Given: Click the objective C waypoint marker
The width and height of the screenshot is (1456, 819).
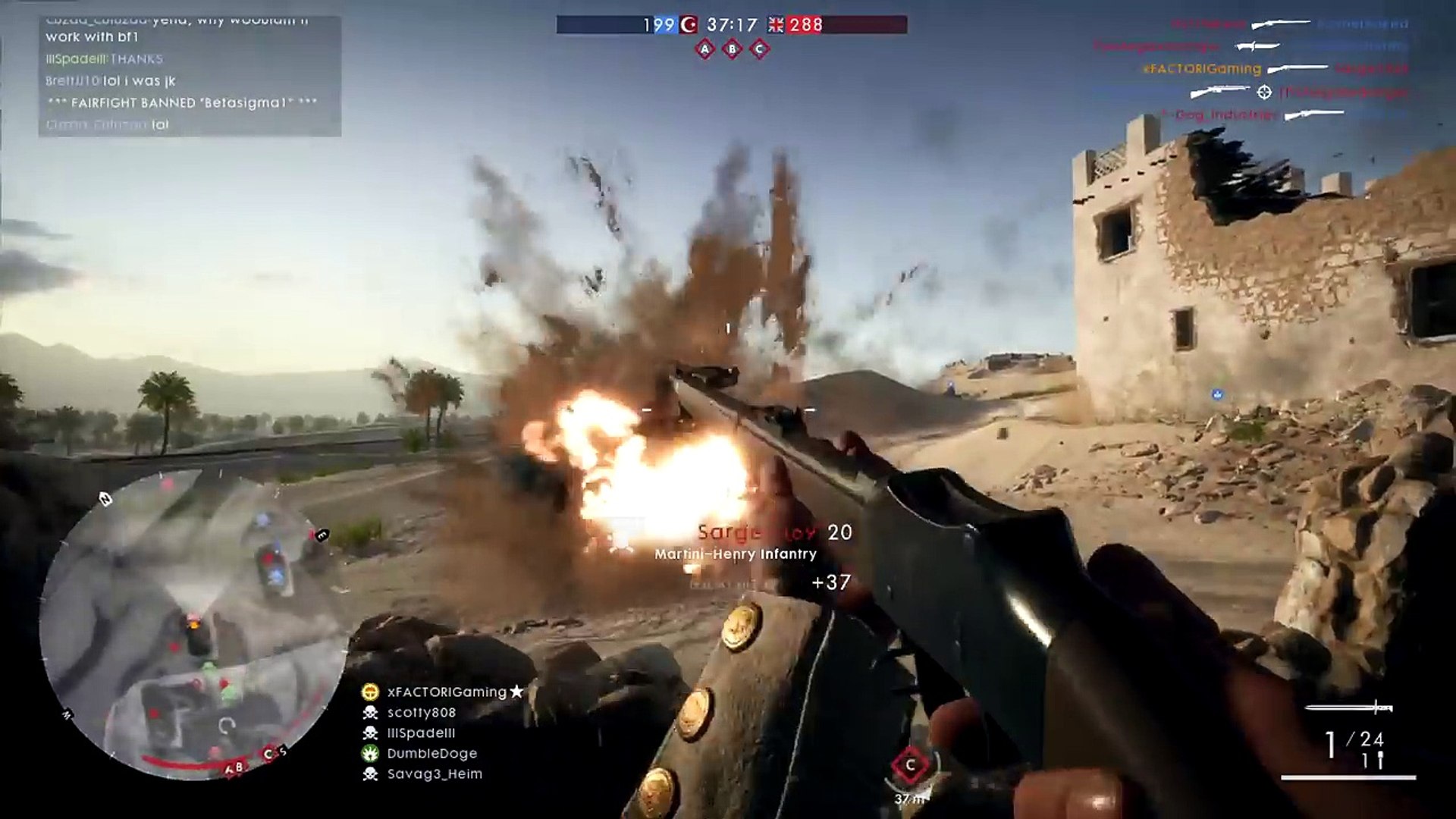Looking at the screenshot, I should 910,766.
